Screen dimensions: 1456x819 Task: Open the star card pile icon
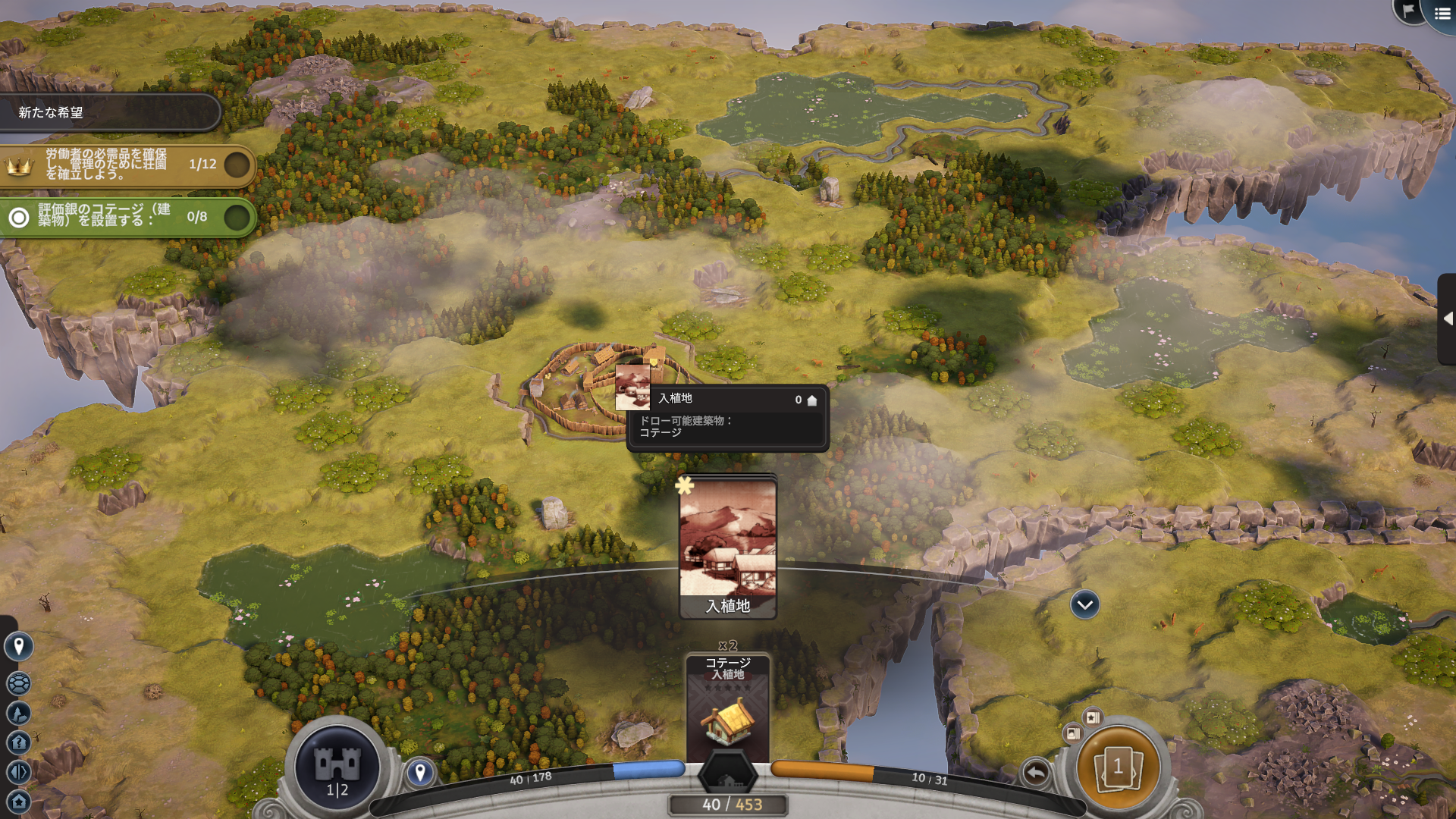(1093, 717)
